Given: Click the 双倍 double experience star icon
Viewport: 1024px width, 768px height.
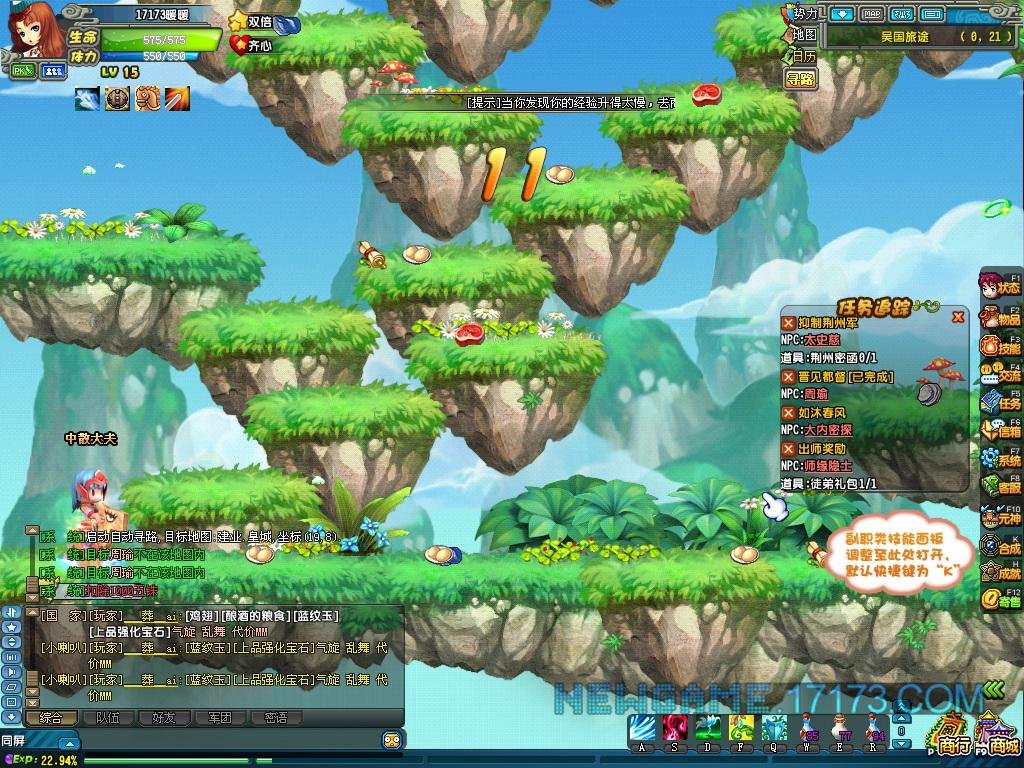Looking at the screenshot, I should coord(238,21).
